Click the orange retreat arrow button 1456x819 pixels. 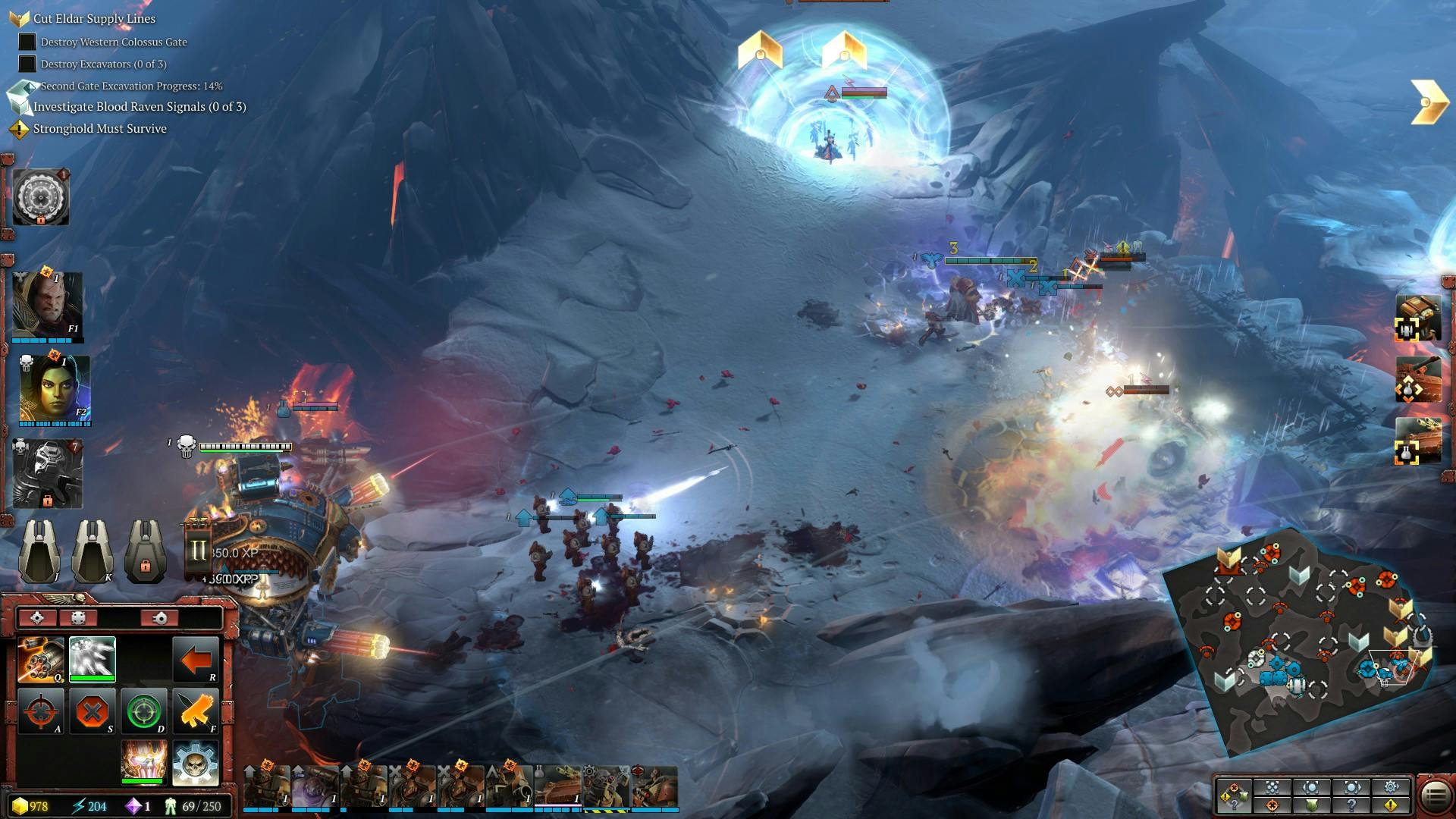click(196, 660)
